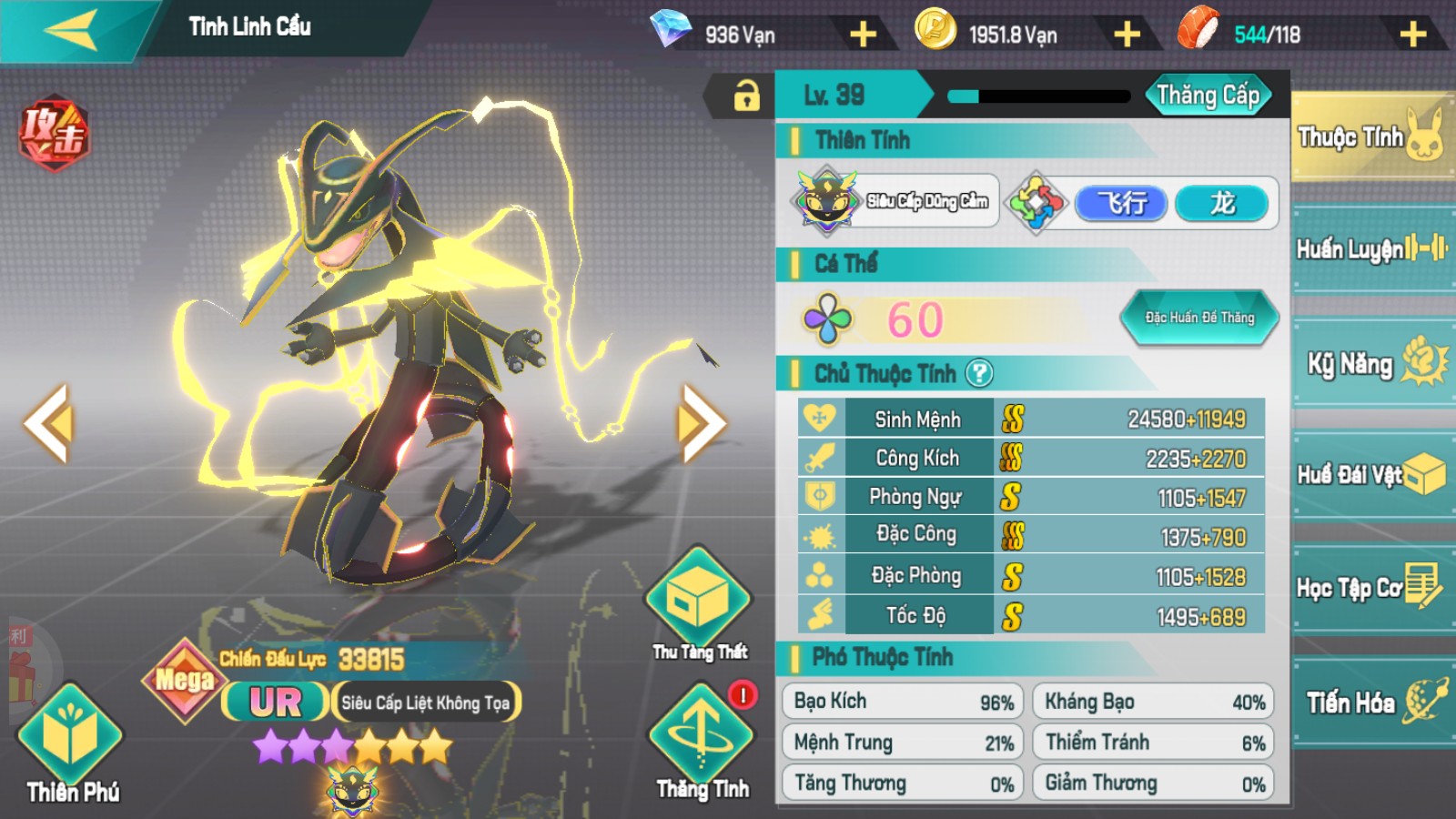Open the Huấn Luyện tab
The image size is (1456, 819).
[1370, 248]
